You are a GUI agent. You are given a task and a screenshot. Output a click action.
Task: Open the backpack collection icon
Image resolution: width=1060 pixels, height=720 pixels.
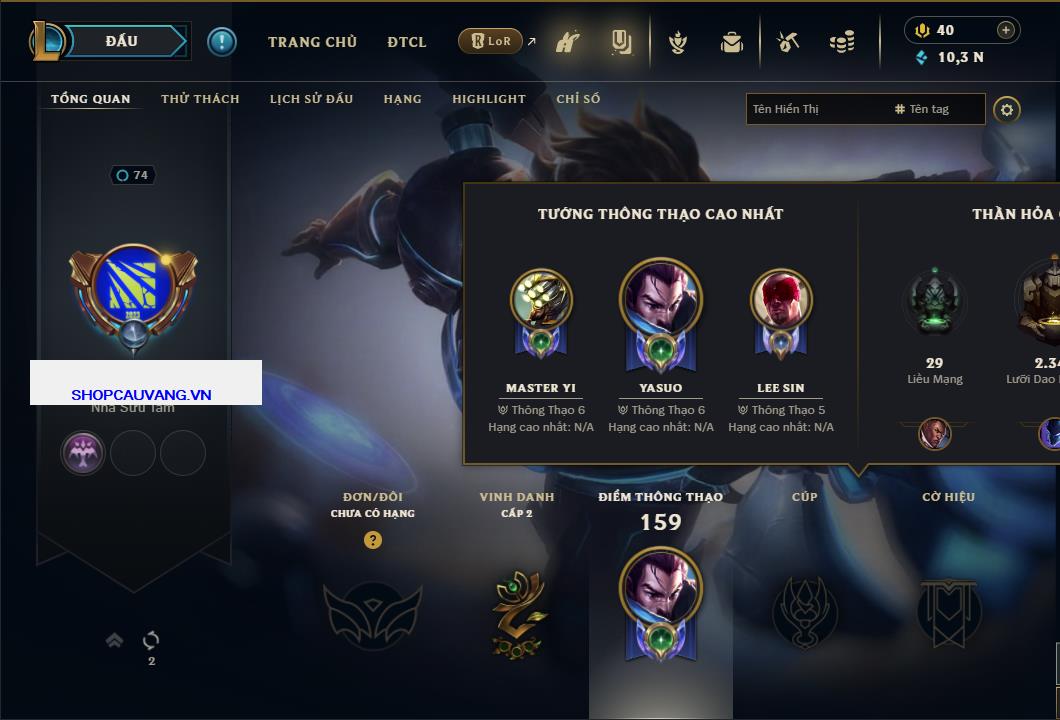point(732,42)
